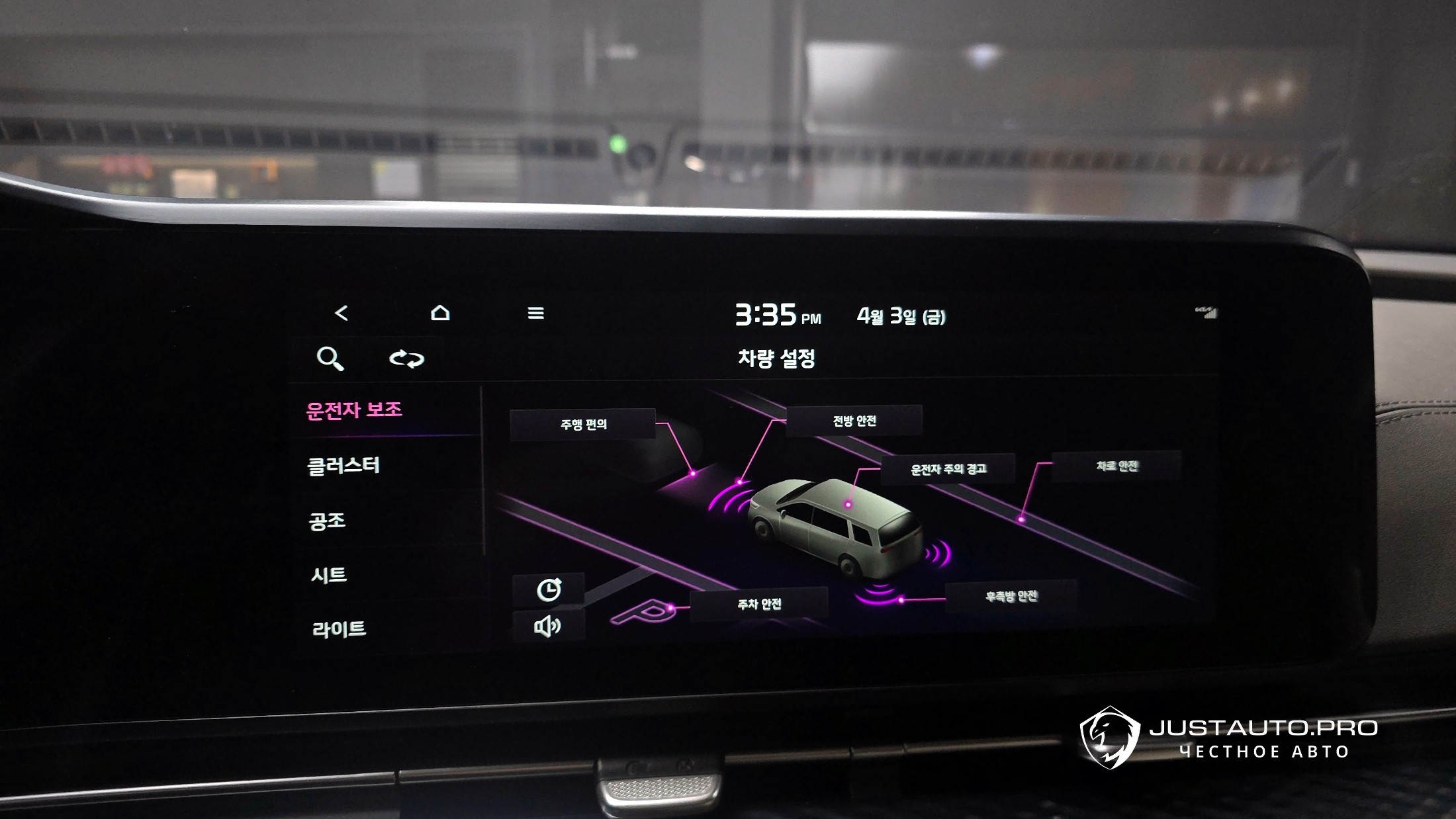1456x819 pixels.
Task: Choose the 라이트 category
Action: [x=339, y=628]
